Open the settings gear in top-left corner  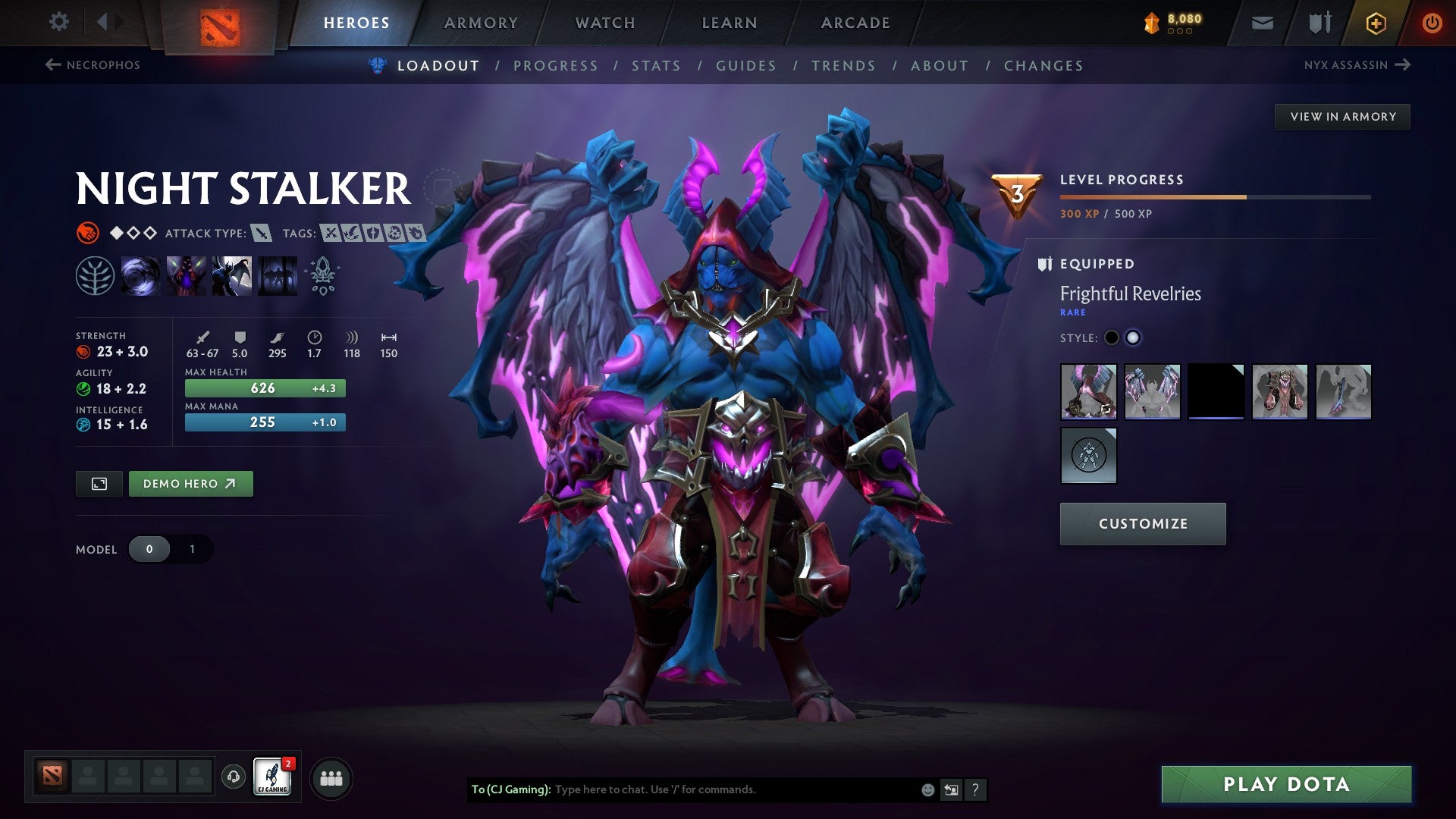[58, 22]
